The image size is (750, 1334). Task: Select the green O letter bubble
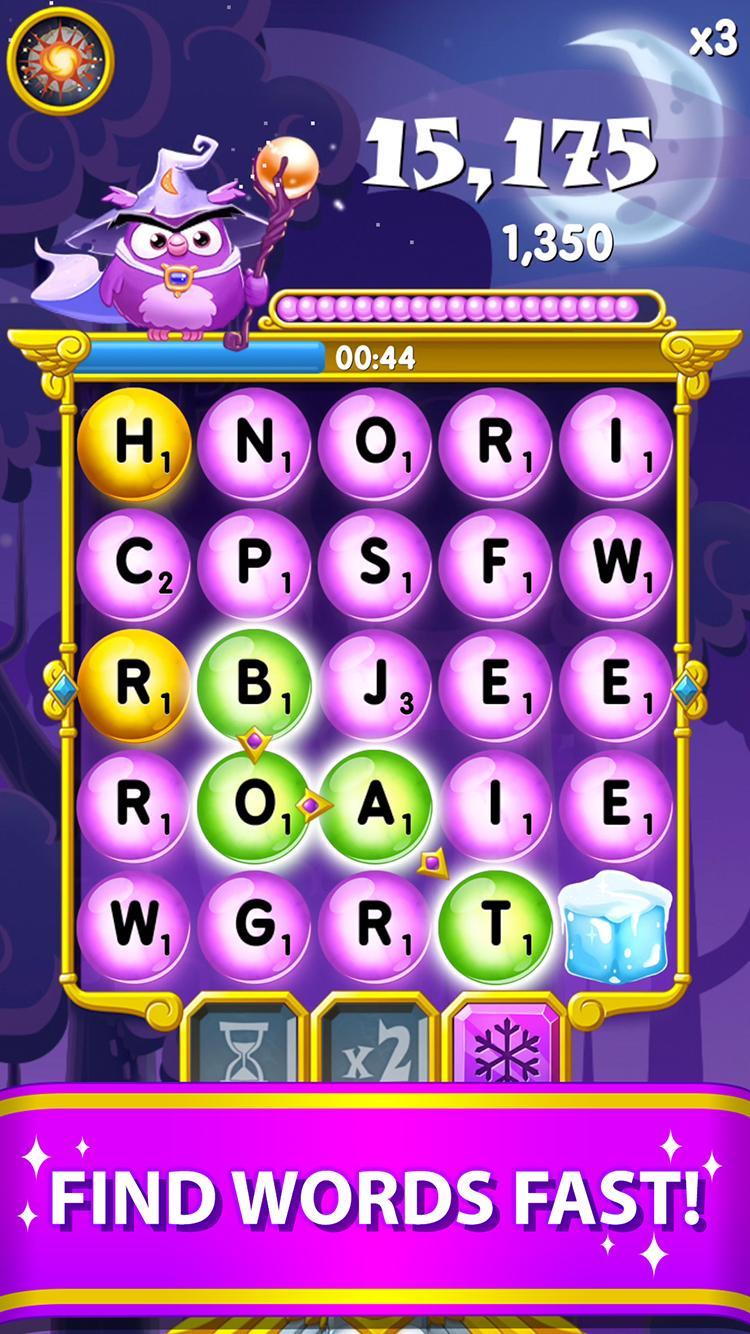254,806
